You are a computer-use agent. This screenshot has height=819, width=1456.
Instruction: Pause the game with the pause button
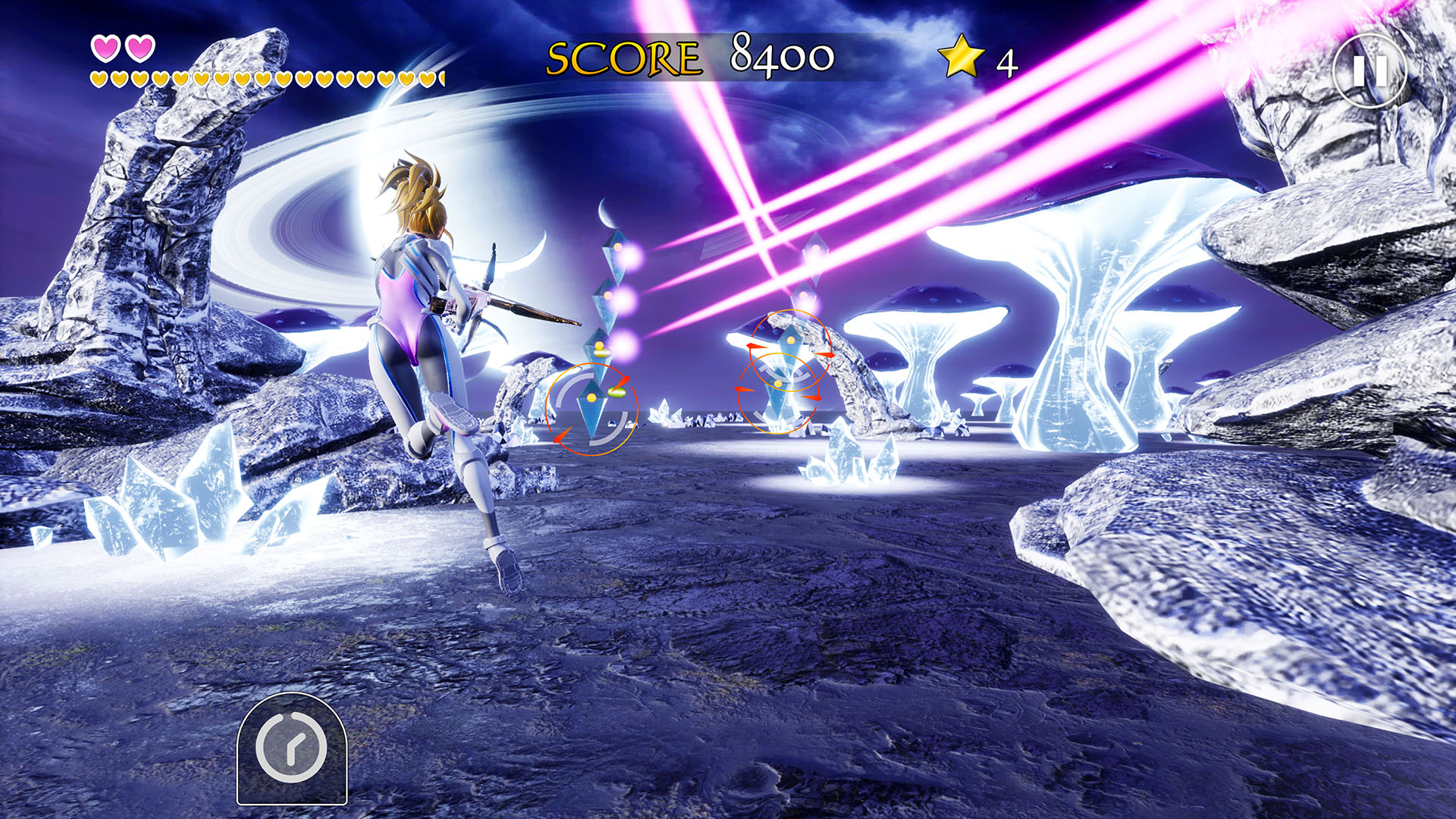click(x=1370, y=71)
